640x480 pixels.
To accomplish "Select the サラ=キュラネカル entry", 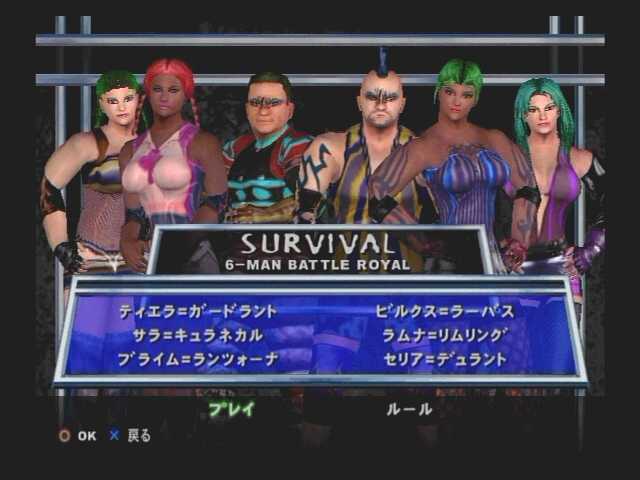I will [198, 334].
